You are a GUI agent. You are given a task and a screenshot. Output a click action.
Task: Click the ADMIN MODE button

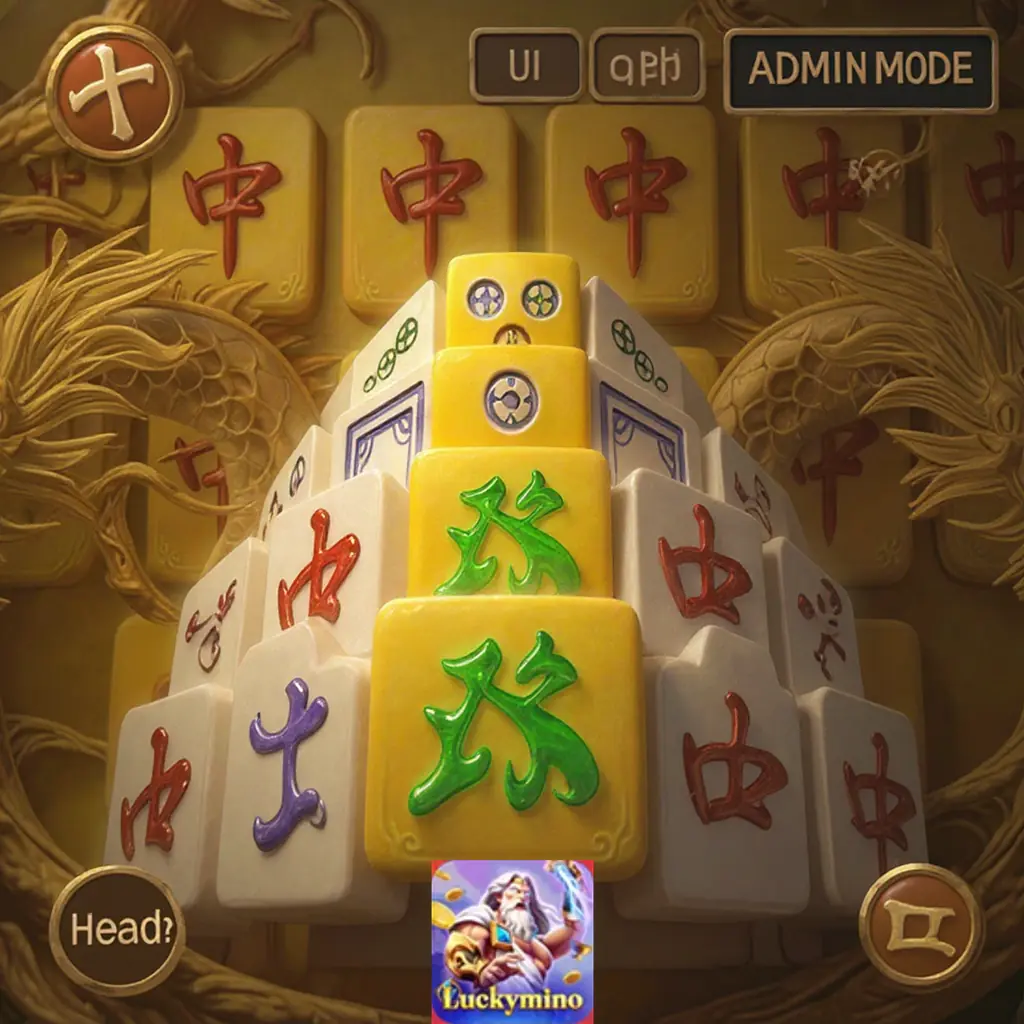[860, 69]
